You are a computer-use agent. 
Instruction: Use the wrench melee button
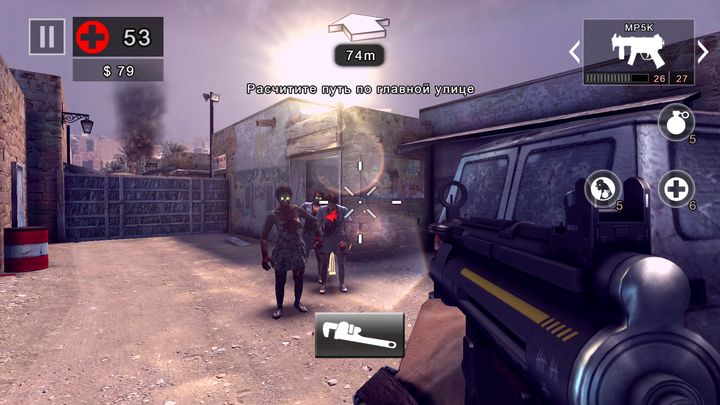(360, 334)
